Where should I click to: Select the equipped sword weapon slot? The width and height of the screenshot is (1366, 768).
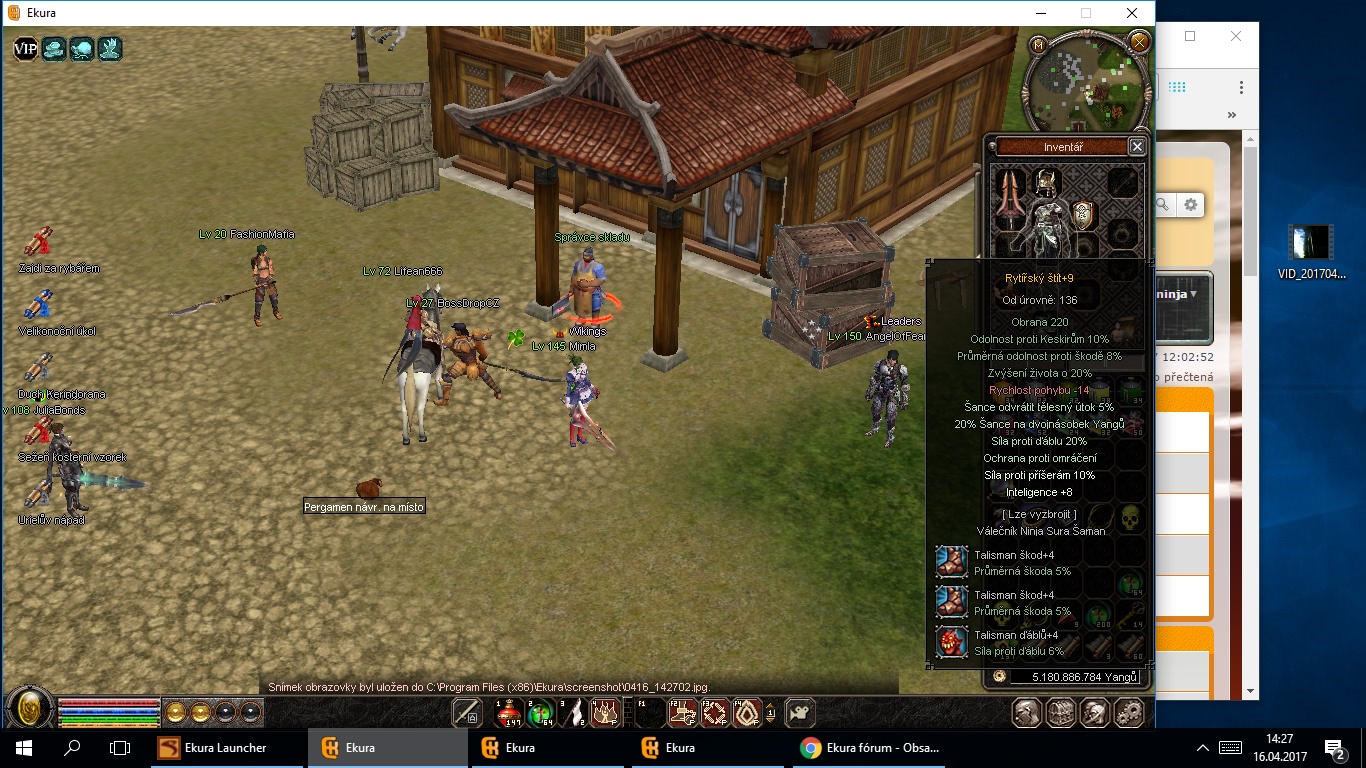1010,198
